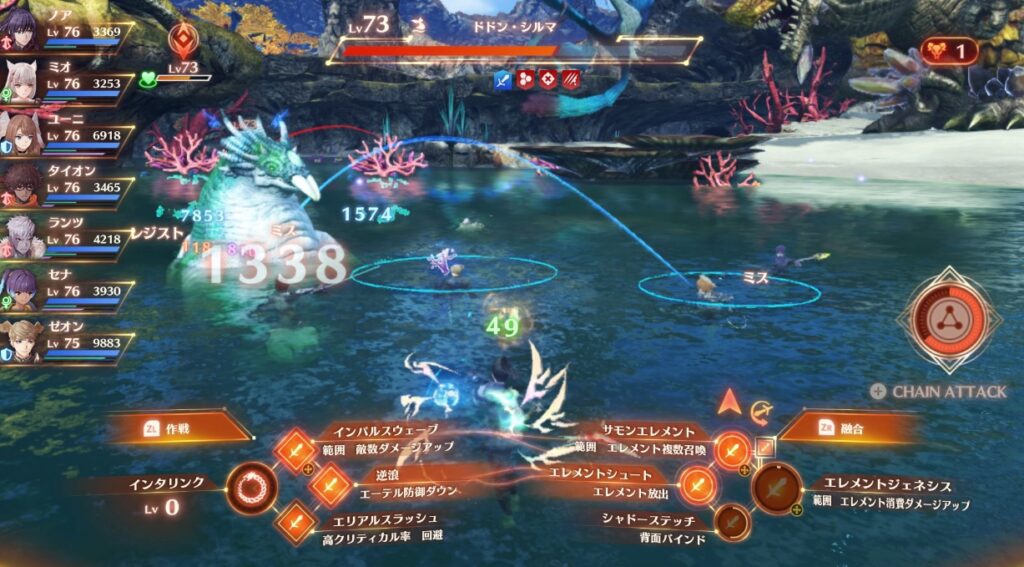Screen dimensions: 1024x567
Task: Activate the インパルスウェーブ art
Action: [295, 450]
